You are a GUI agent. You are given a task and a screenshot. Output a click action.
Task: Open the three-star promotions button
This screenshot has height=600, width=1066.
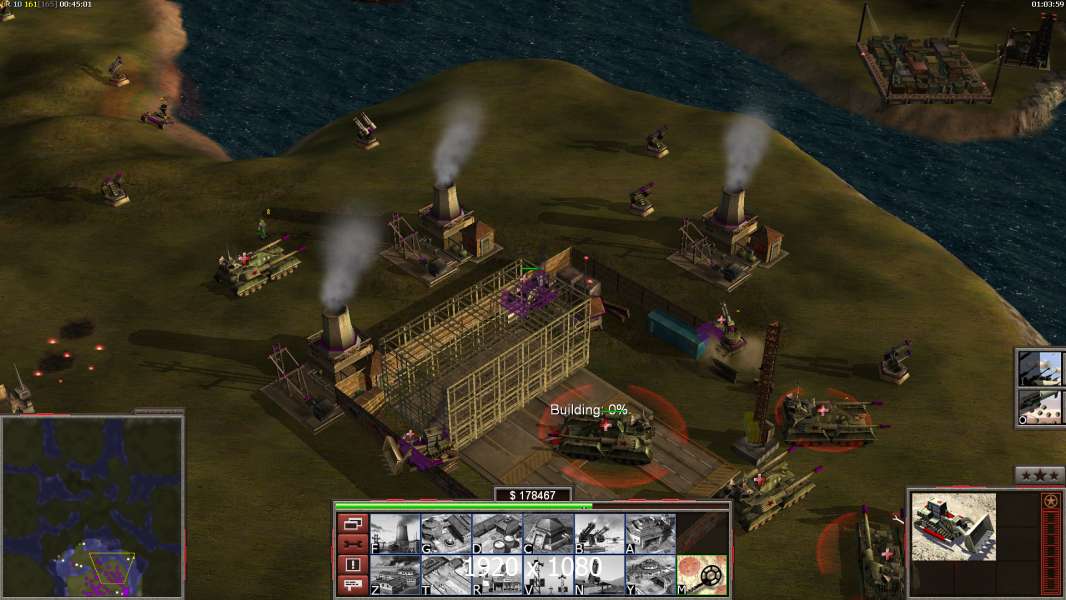pos(1039,475)
